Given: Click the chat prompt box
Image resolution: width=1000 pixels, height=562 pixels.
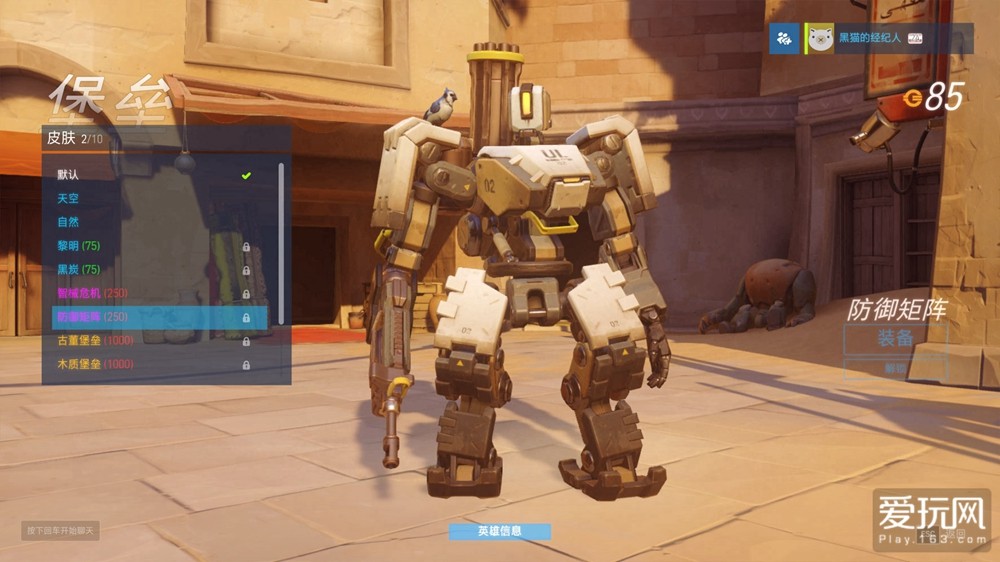Looking at the screenshot, I should [61, 530].
